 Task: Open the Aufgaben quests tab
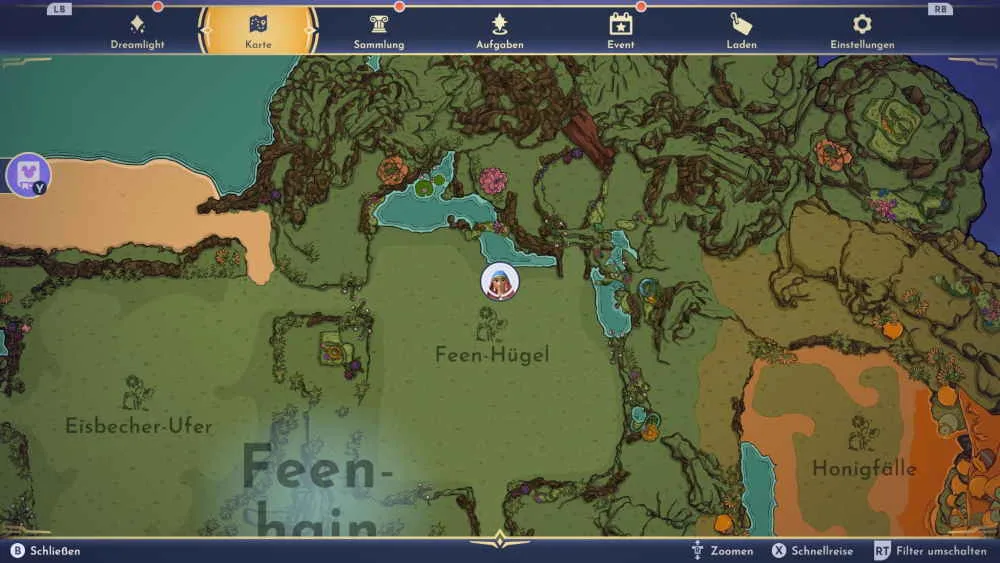click(x=499, y=30)
